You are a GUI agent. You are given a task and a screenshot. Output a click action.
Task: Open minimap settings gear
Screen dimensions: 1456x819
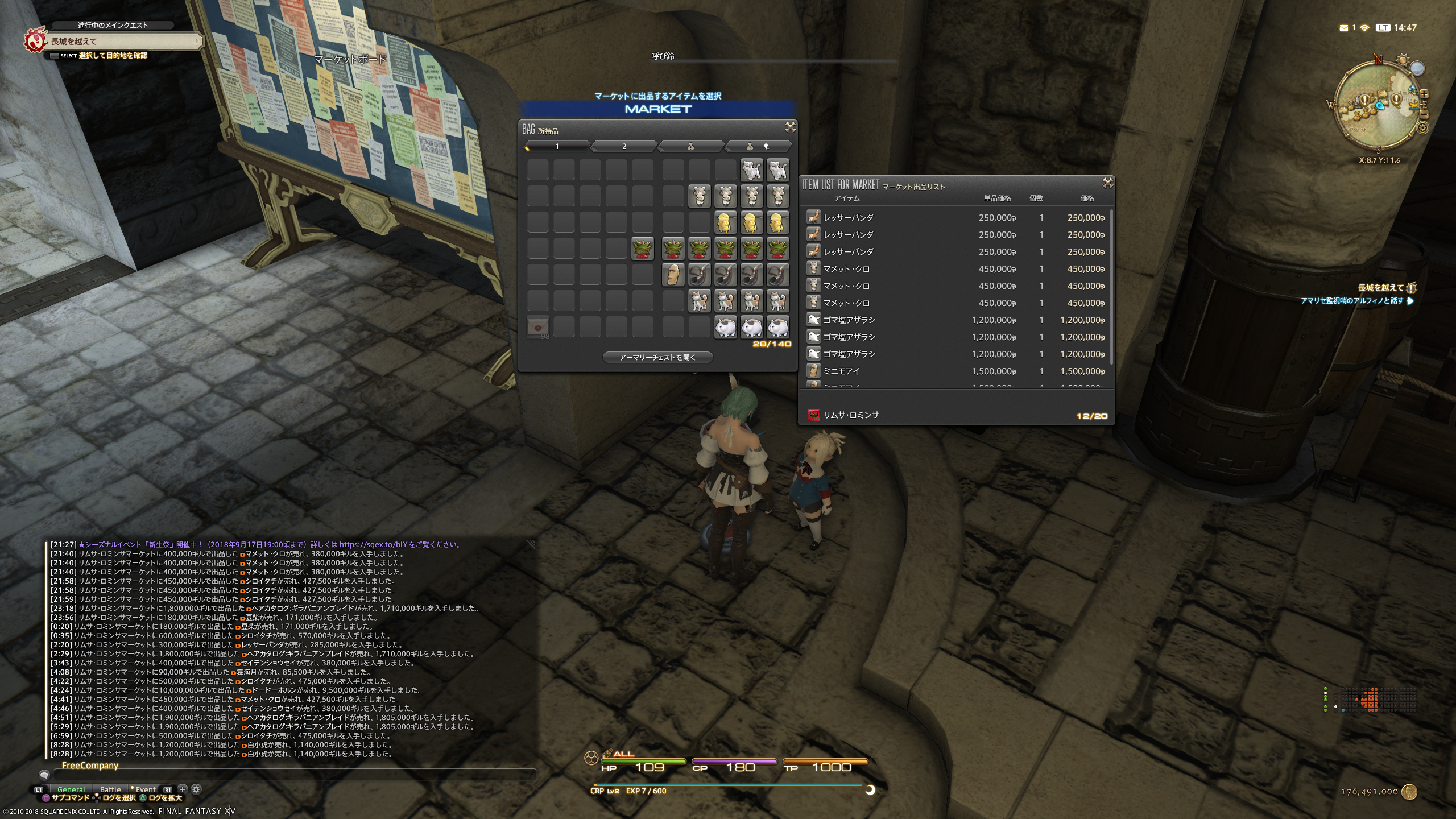1423,128
